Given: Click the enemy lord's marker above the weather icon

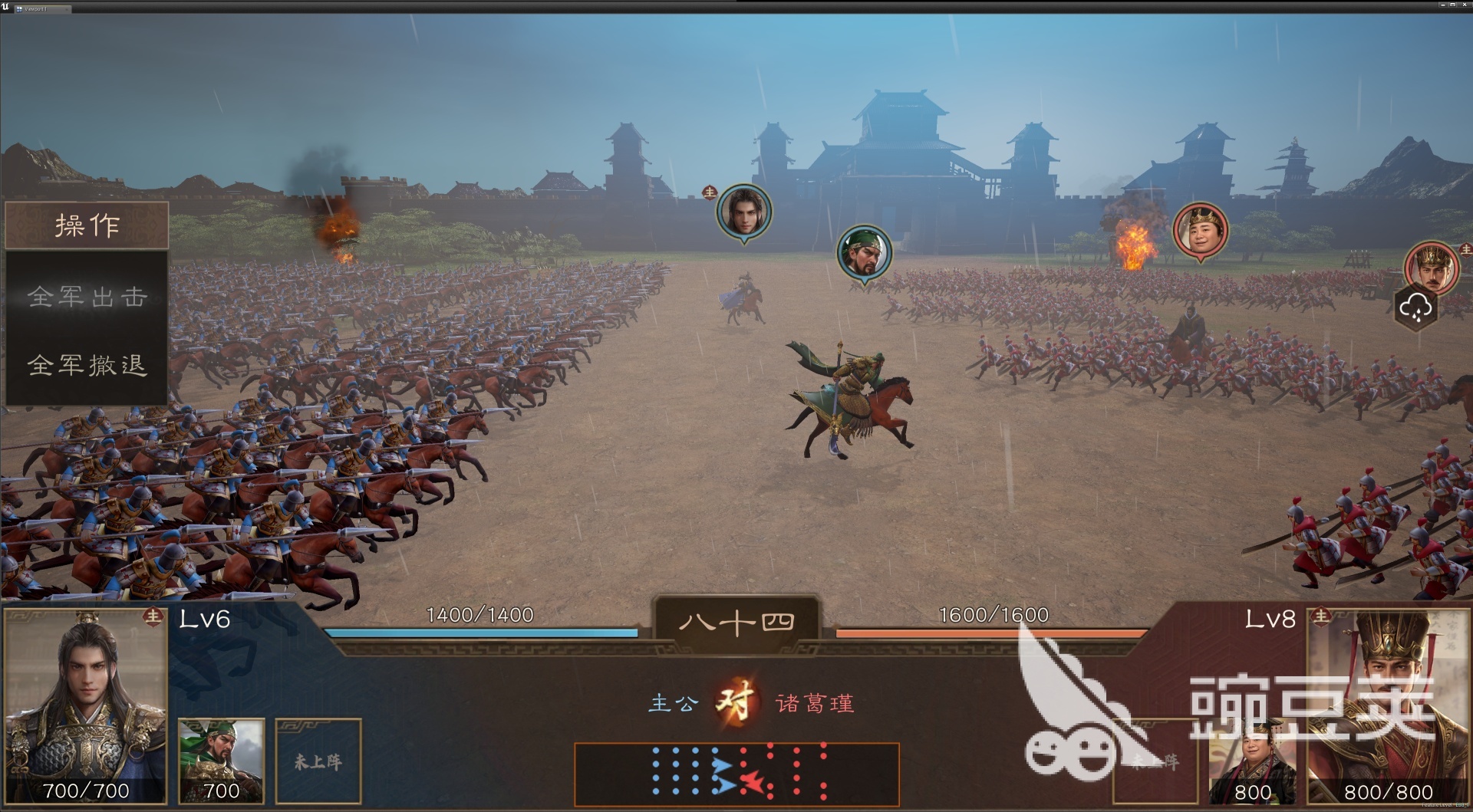Looking at the screenshot, I should pyautogui.click(x=1432, y=267).
